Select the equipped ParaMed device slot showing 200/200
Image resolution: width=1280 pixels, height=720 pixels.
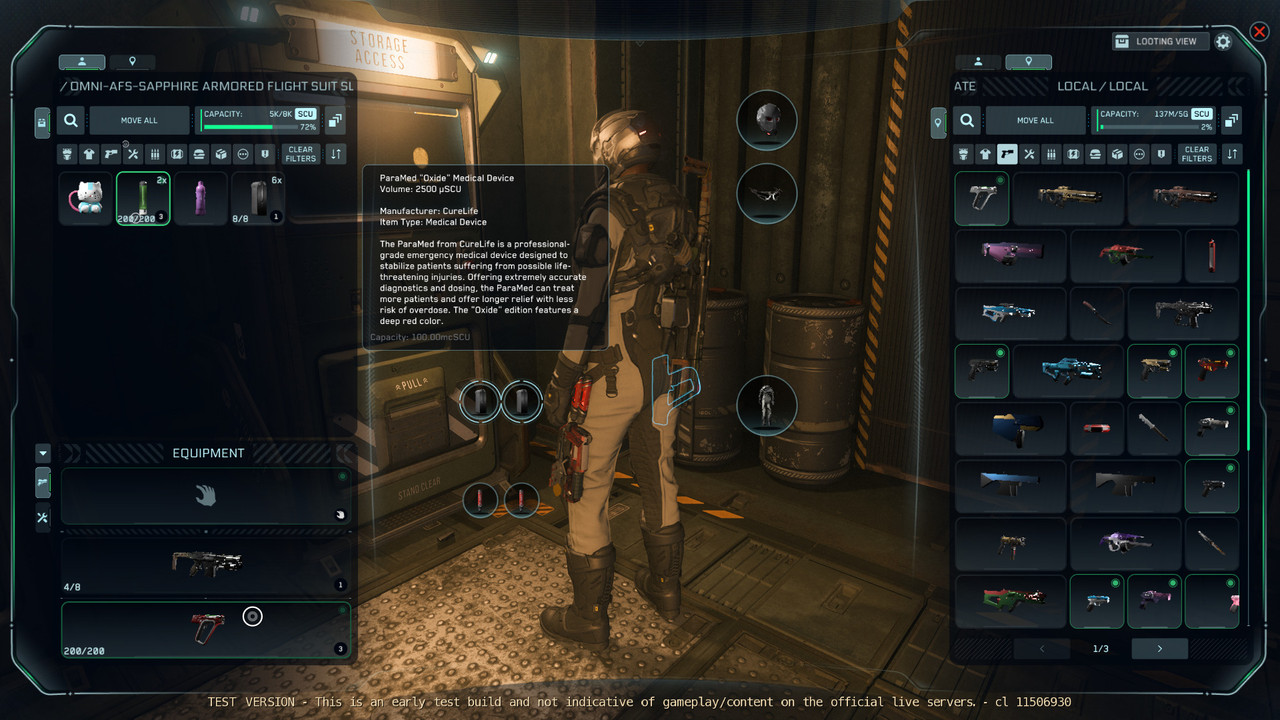pyautogui.click(x=205, y=630)
